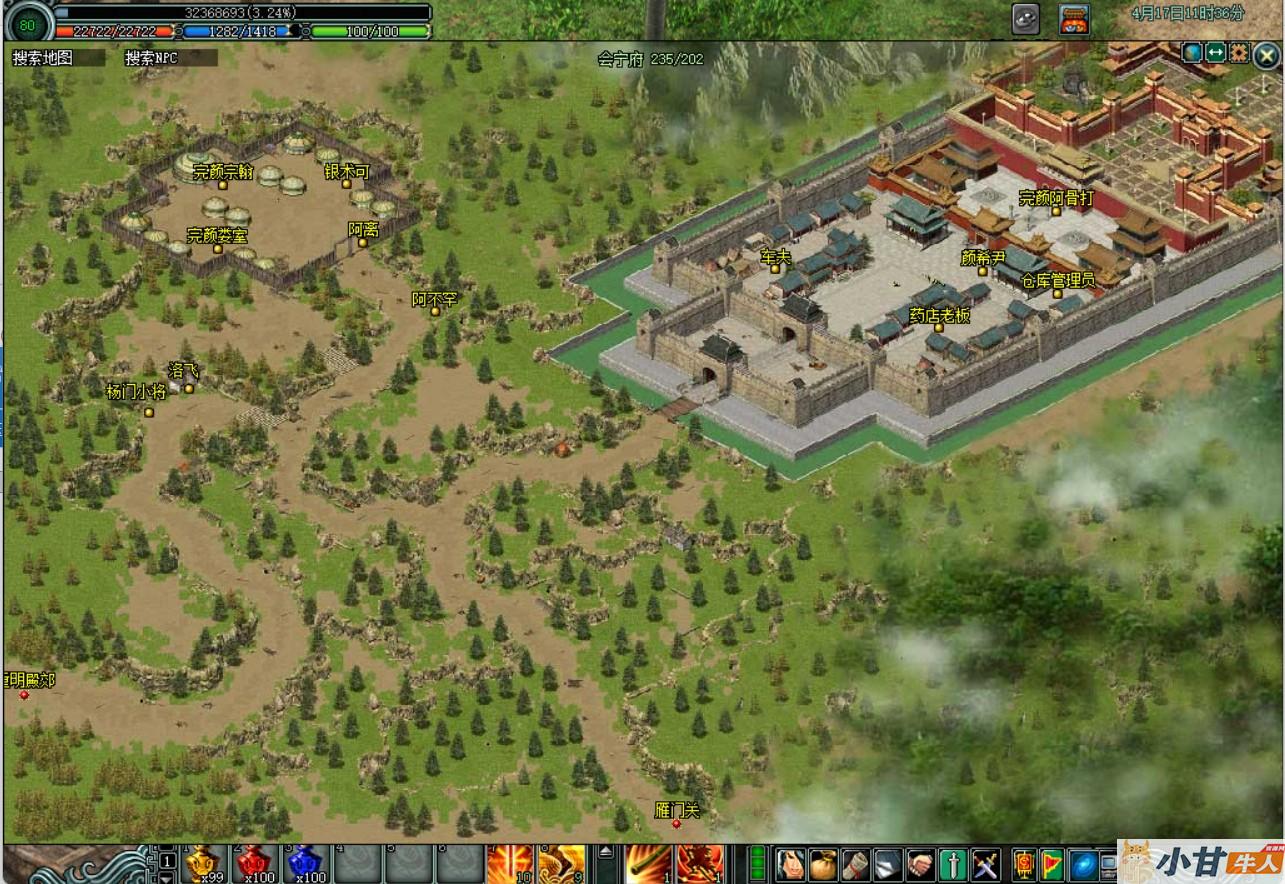Open the 搜索地图 map search
This screenshot has width=1285, height=884.
pyautogui.click(x=43, y=58)
